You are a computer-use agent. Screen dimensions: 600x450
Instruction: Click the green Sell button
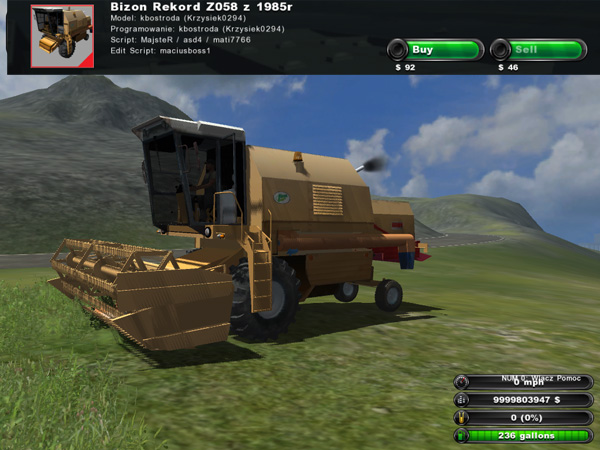[x=538, y=50]
